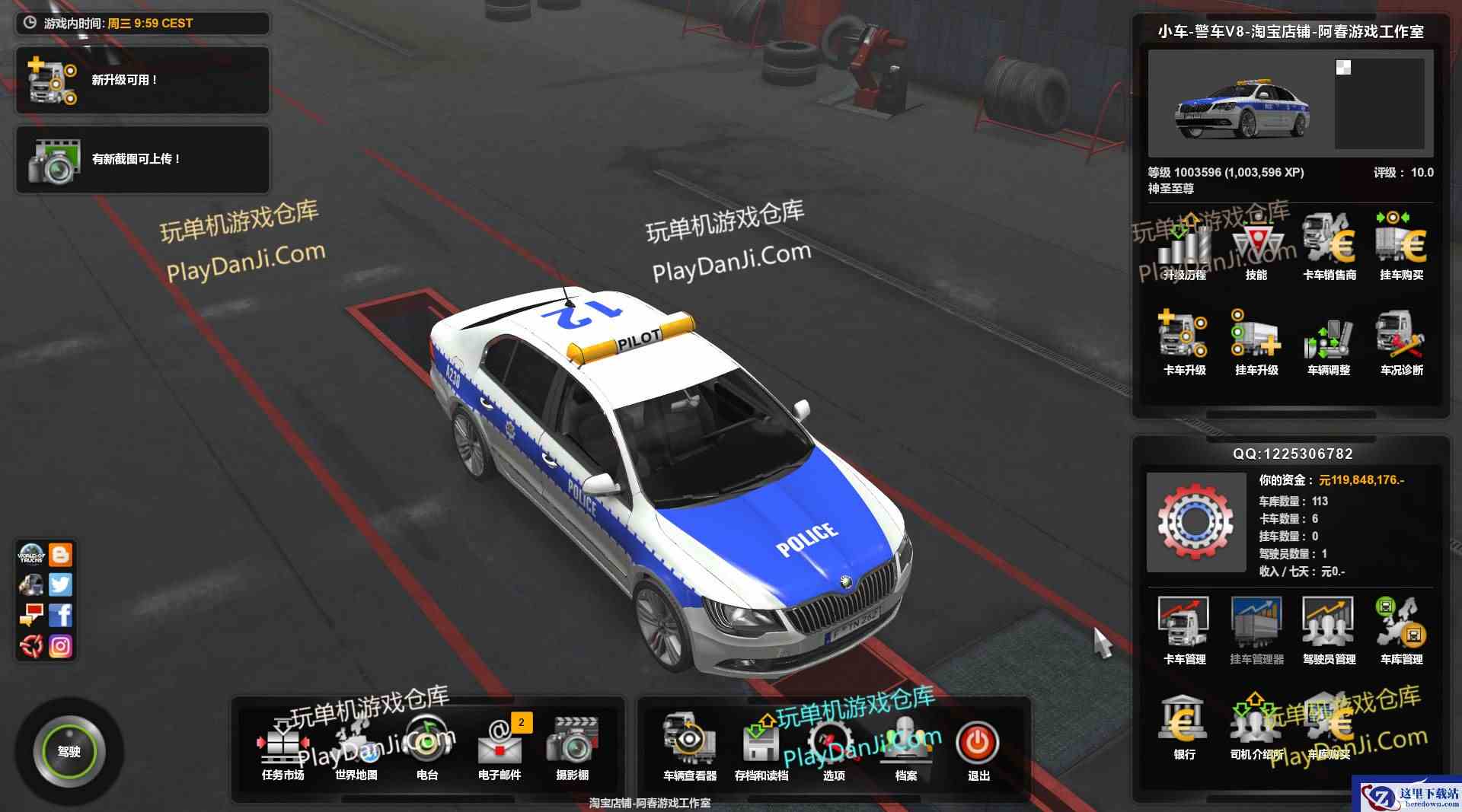This screenshot has height=812, width=1462.
Task: Open the 技能 skills screen
Action: click(x=1256, y=247)
